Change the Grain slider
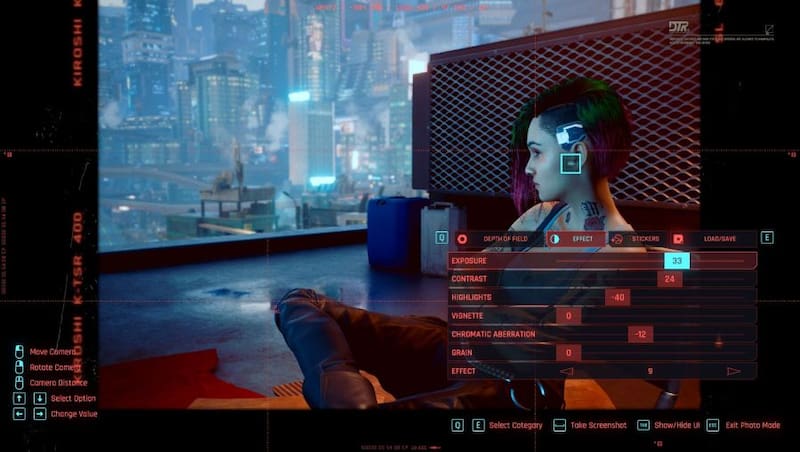This screenshot has width=800, height=452. (569, 352)
